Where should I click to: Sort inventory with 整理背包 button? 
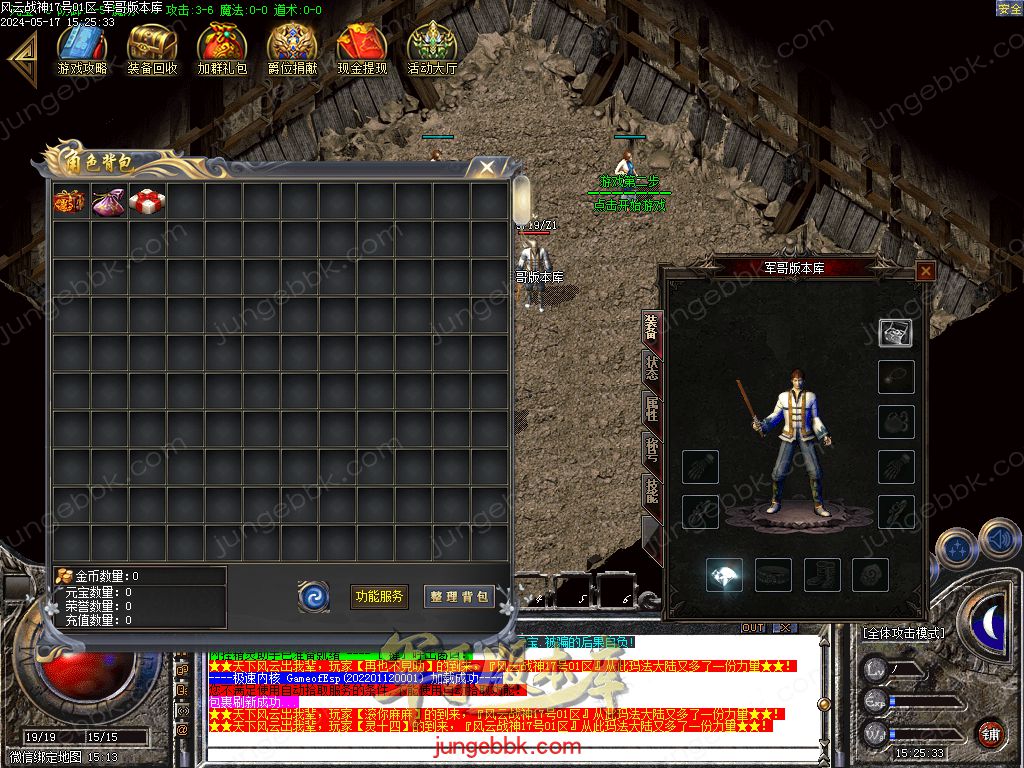click(x=459, y=596)
